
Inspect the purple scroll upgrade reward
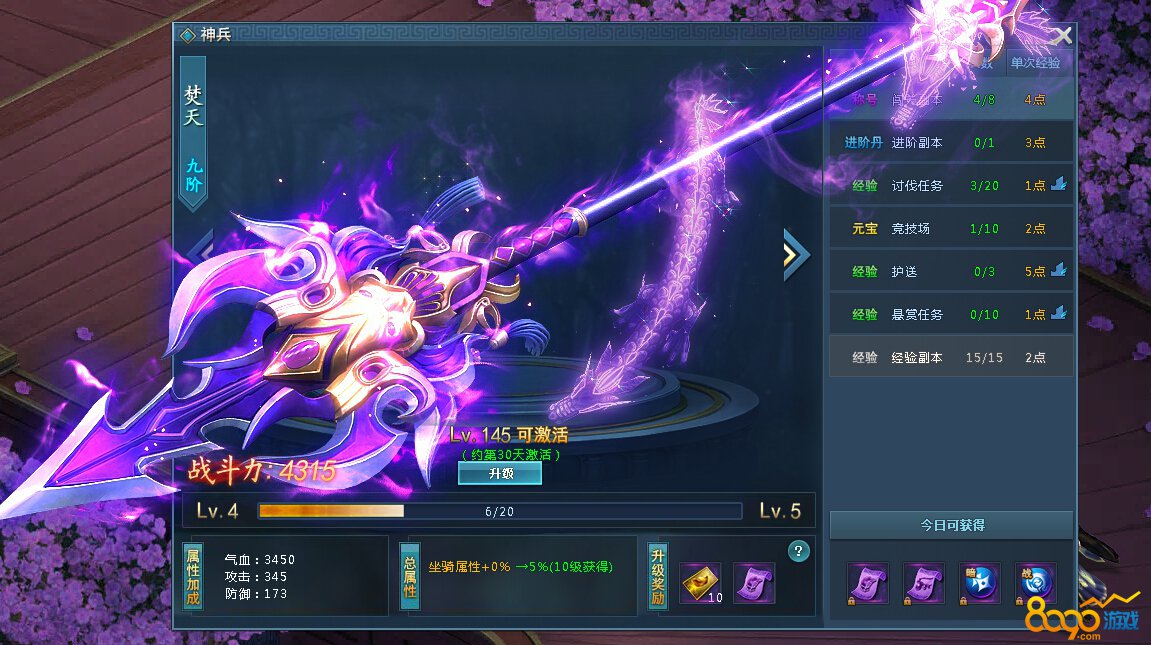tap(754, 583)
